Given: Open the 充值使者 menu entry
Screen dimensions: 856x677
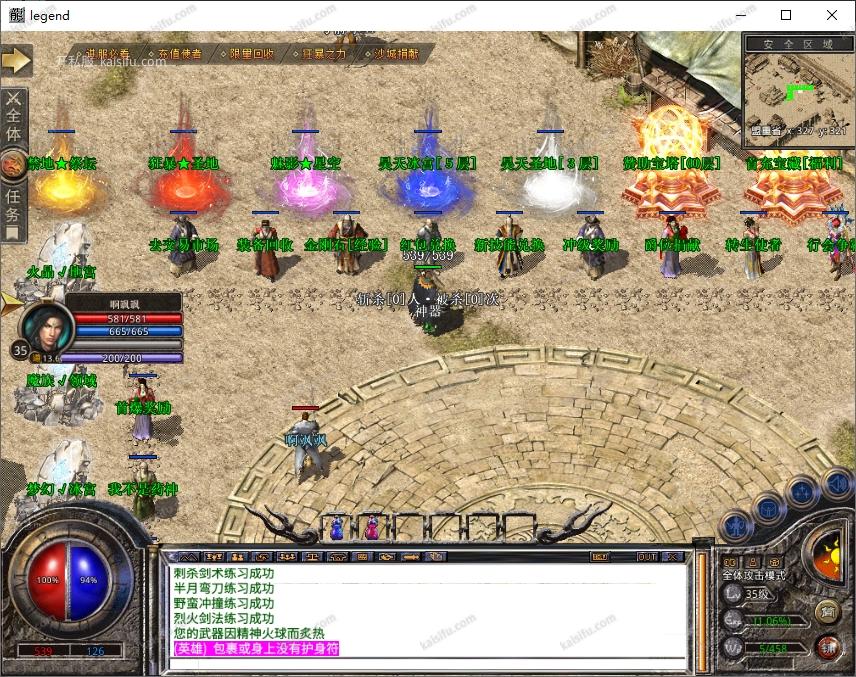Looking at the screenshot, I should pyautogui.click(x=179, y=54).
